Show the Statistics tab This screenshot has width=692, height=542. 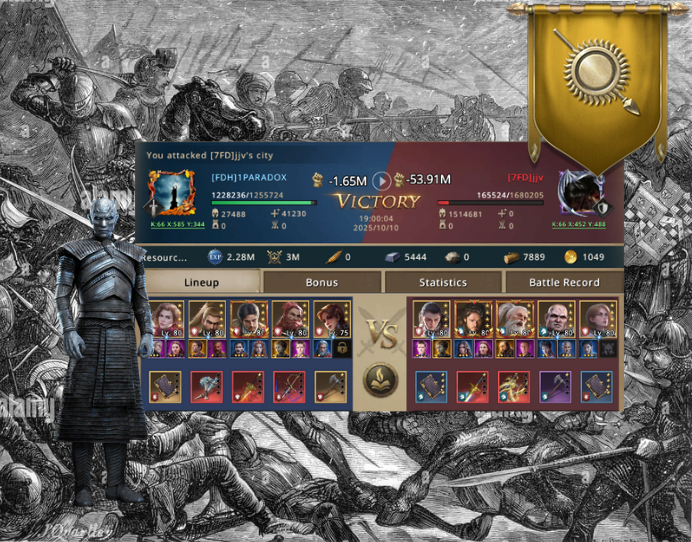pos(443,283)
